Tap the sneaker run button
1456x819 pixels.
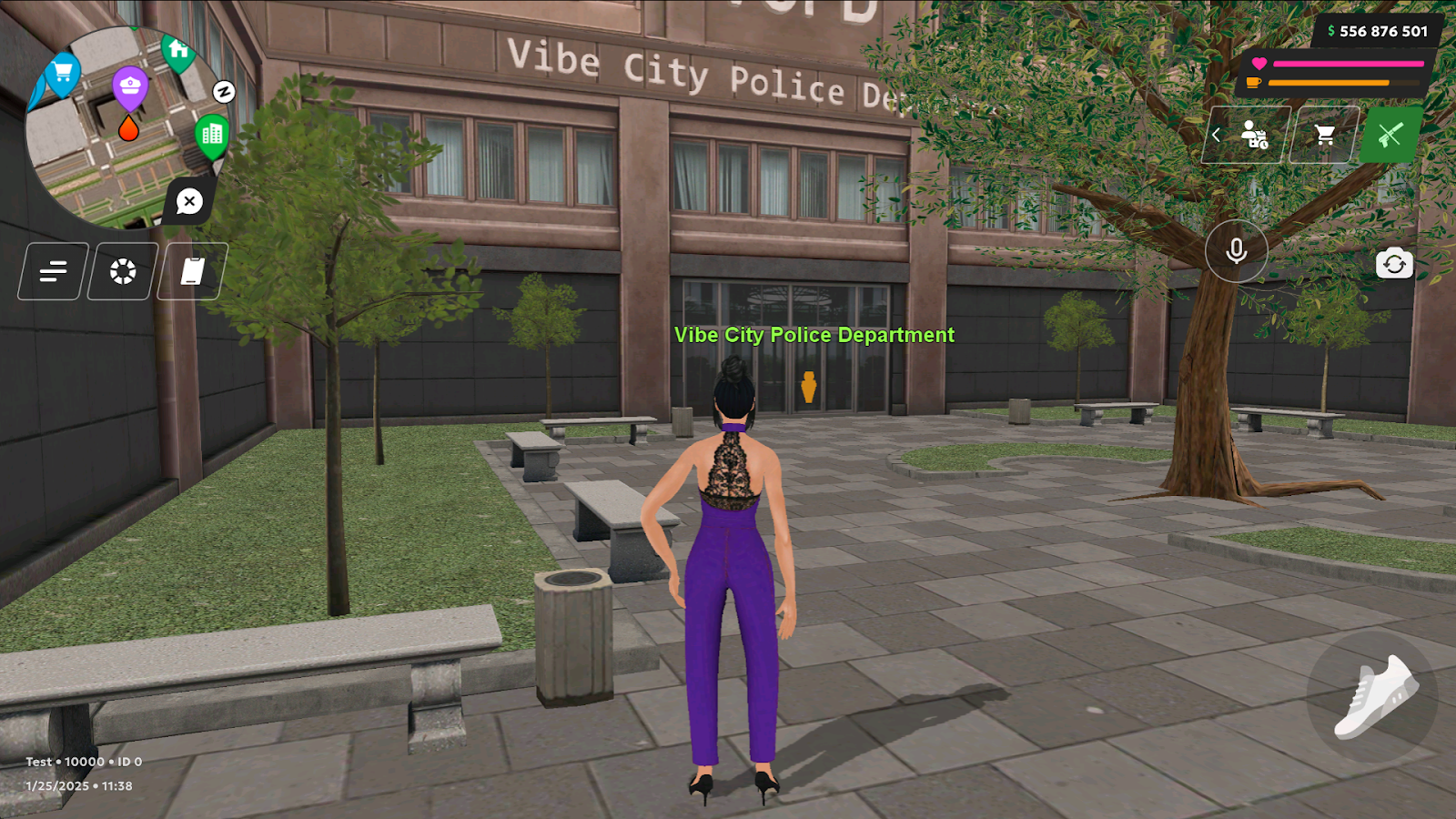tap(1373, 697)
